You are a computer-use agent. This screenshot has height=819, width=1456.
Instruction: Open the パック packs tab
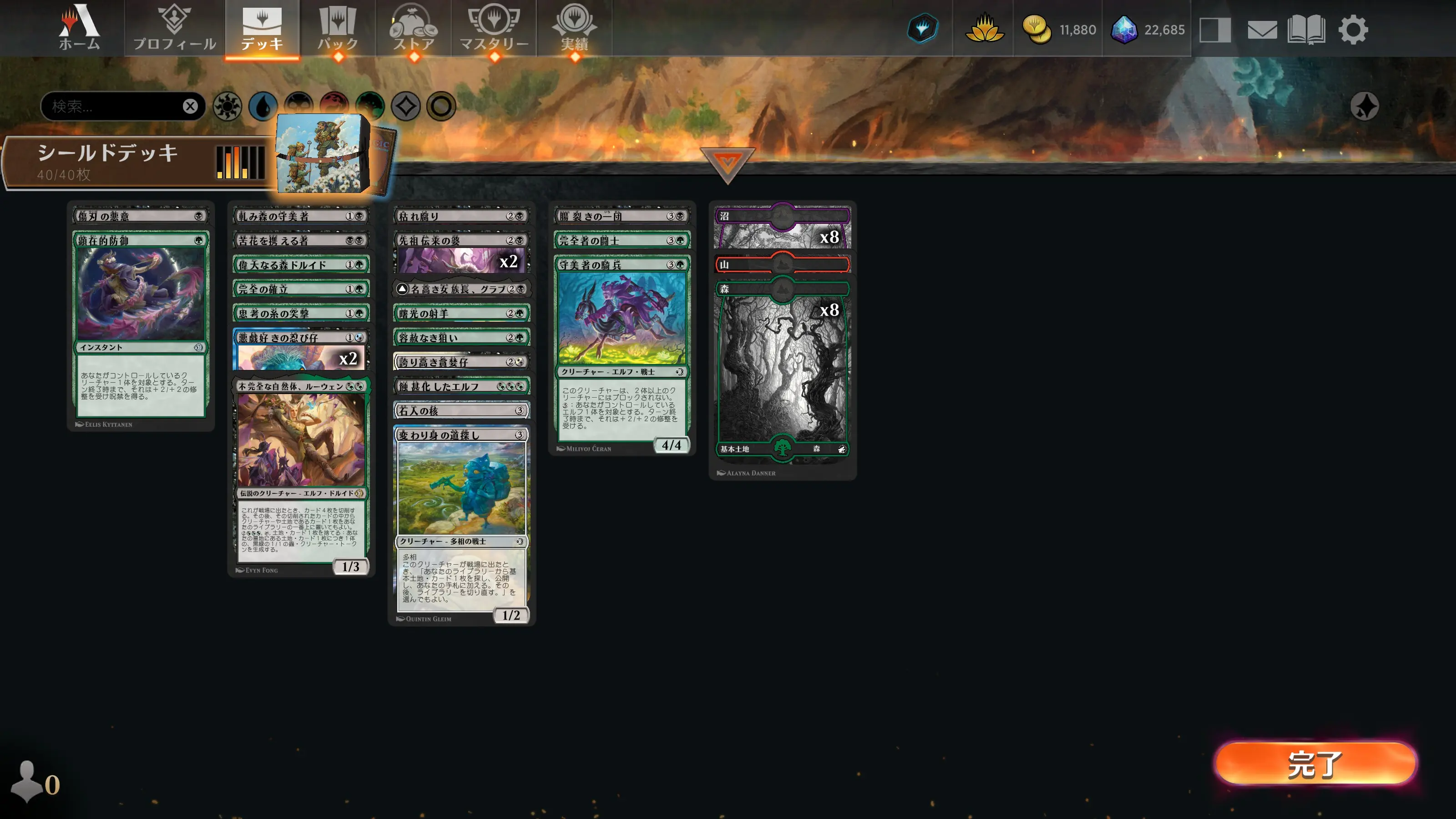point(338,28)
